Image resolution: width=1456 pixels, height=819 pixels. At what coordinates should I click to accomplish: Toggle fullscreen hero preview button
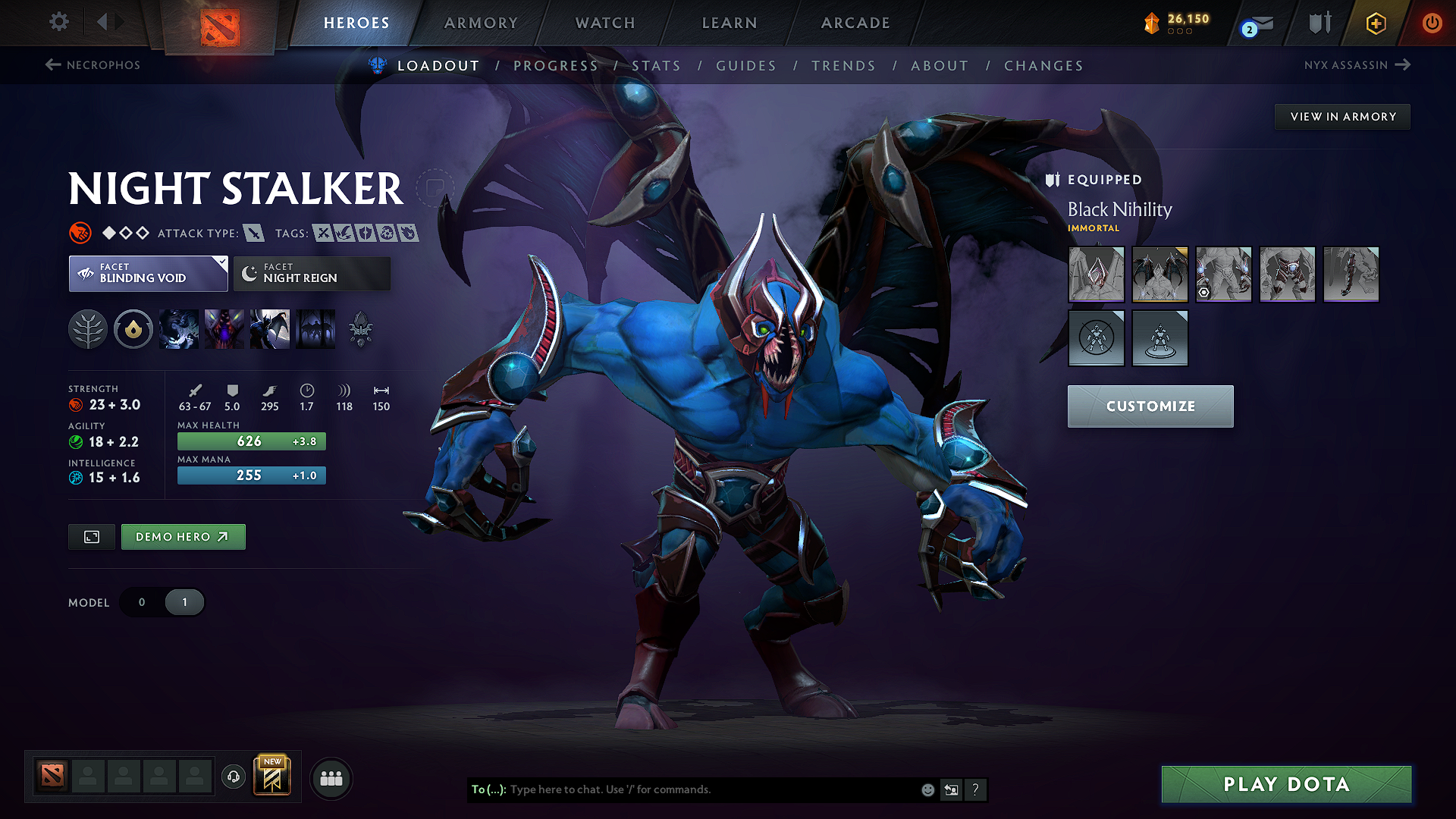[91, 536]
